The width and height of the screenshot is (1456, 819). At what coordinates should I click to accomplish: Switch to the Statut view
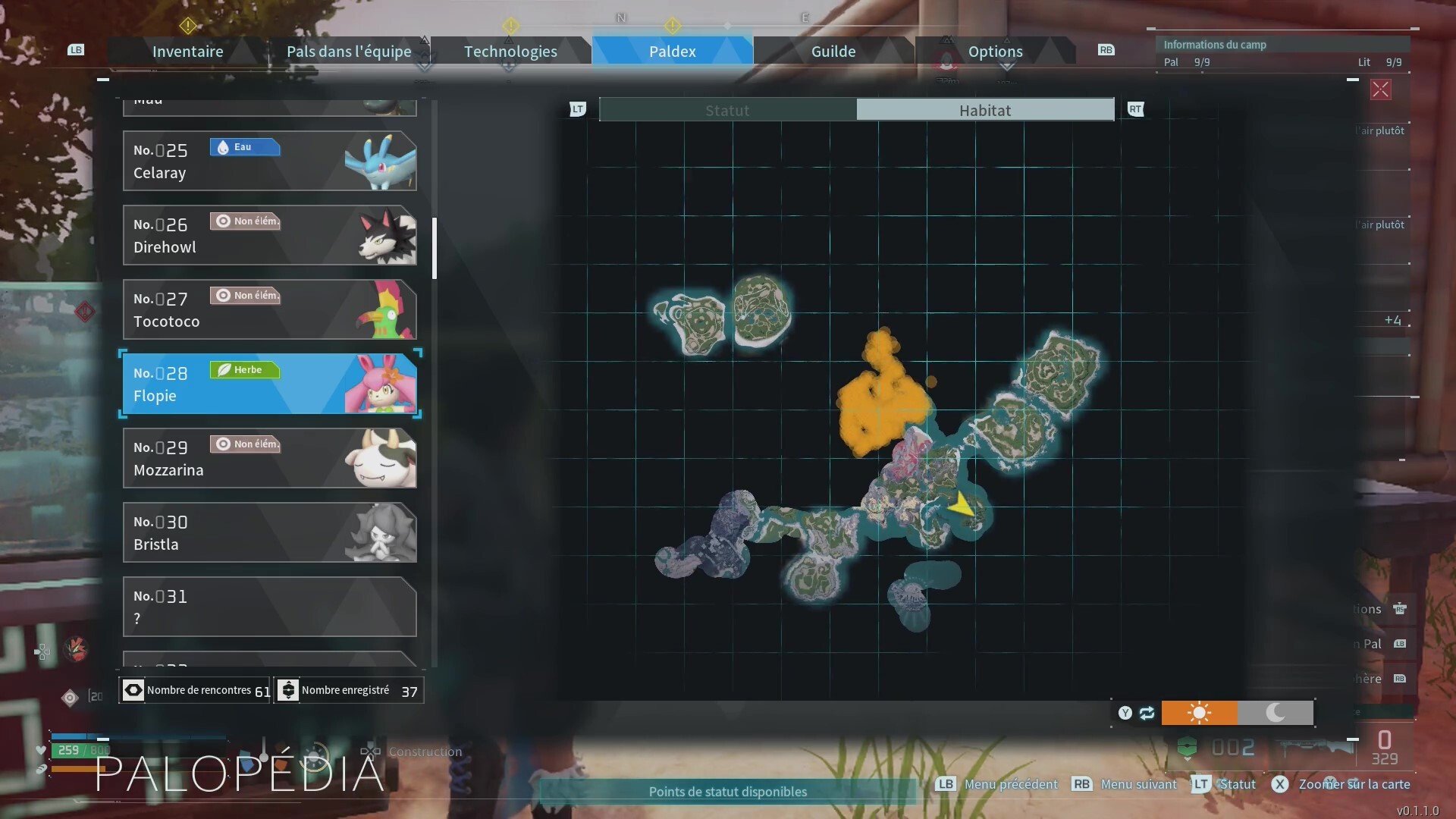[727, 110]
